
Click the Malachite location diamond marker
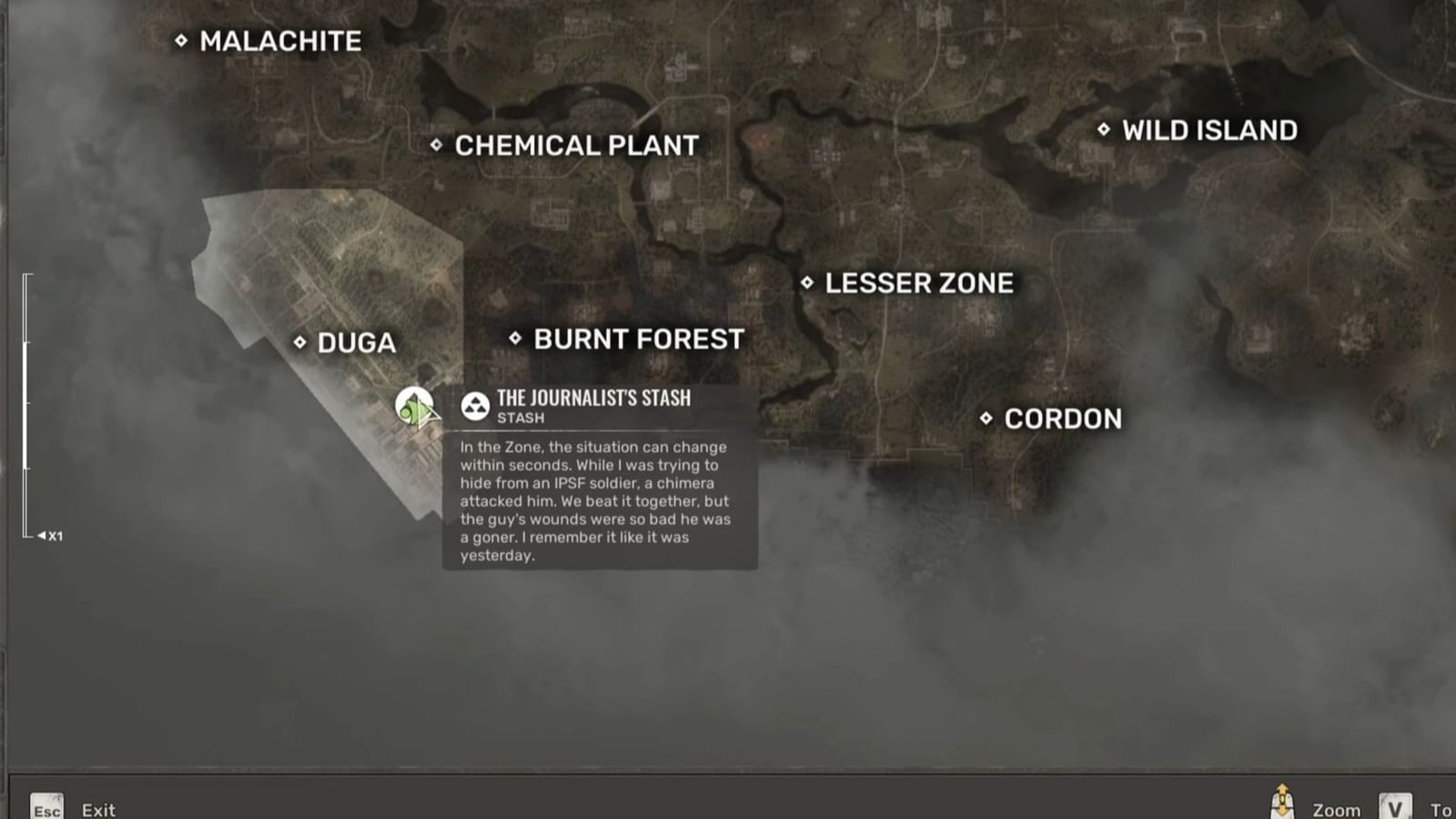coord(182,40)
